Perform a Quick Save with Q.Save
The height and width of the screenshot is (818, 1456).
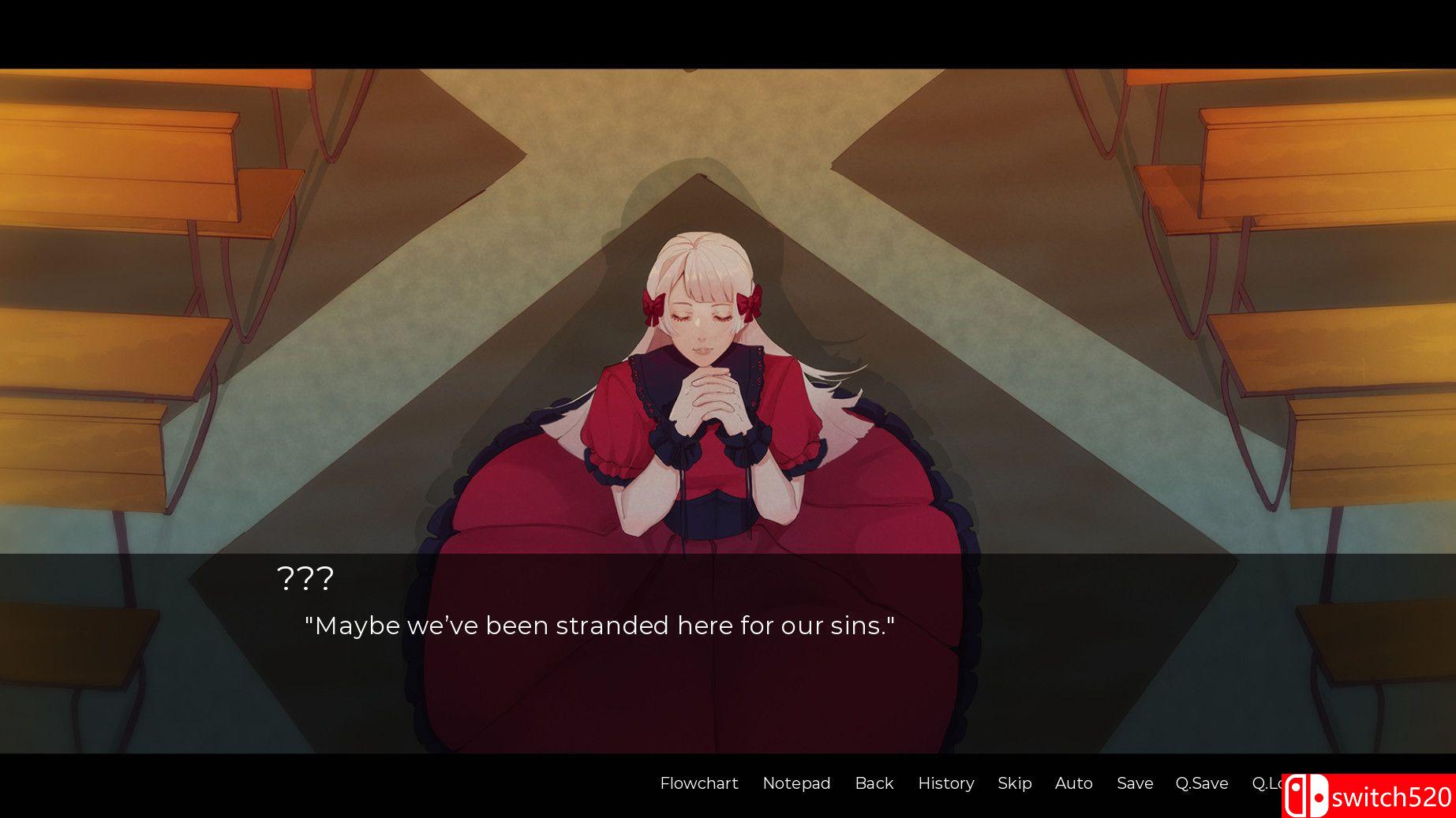pos(1202,783)
